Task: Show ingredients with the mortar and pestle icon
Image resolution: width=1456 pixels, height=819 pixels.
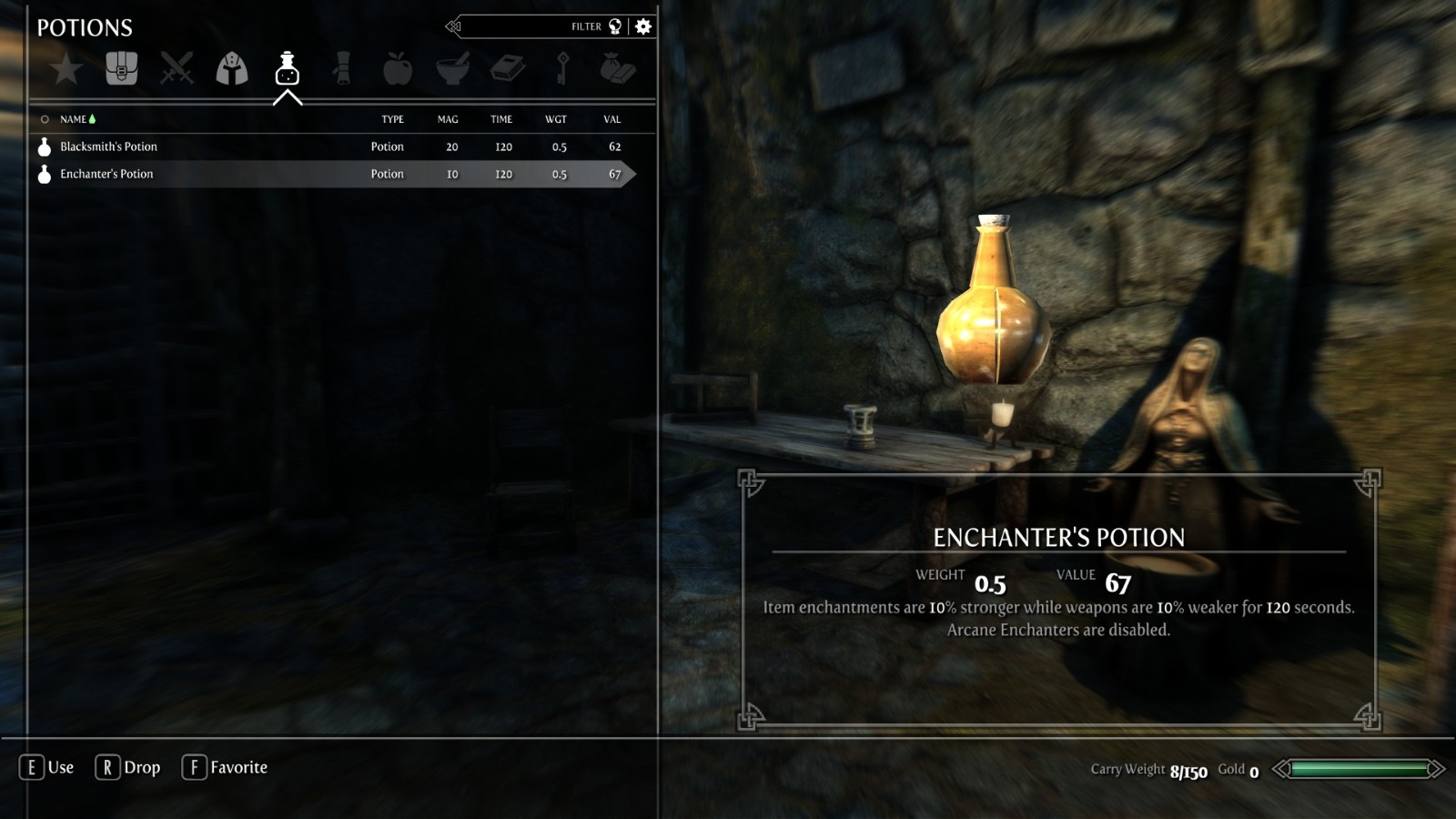Action: click(x=452, y=68)
